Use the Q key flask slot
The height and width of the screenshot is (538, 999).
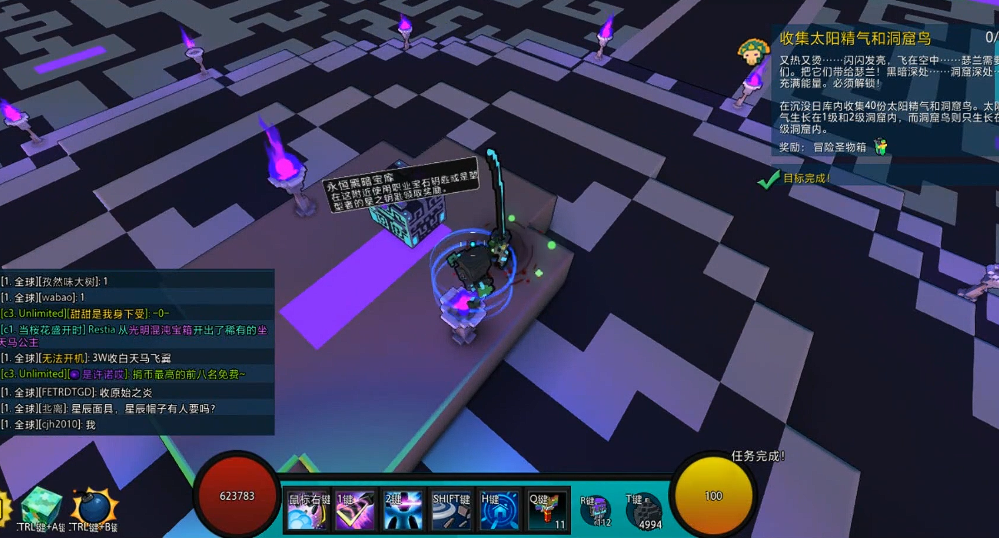[x=547, y=510]
